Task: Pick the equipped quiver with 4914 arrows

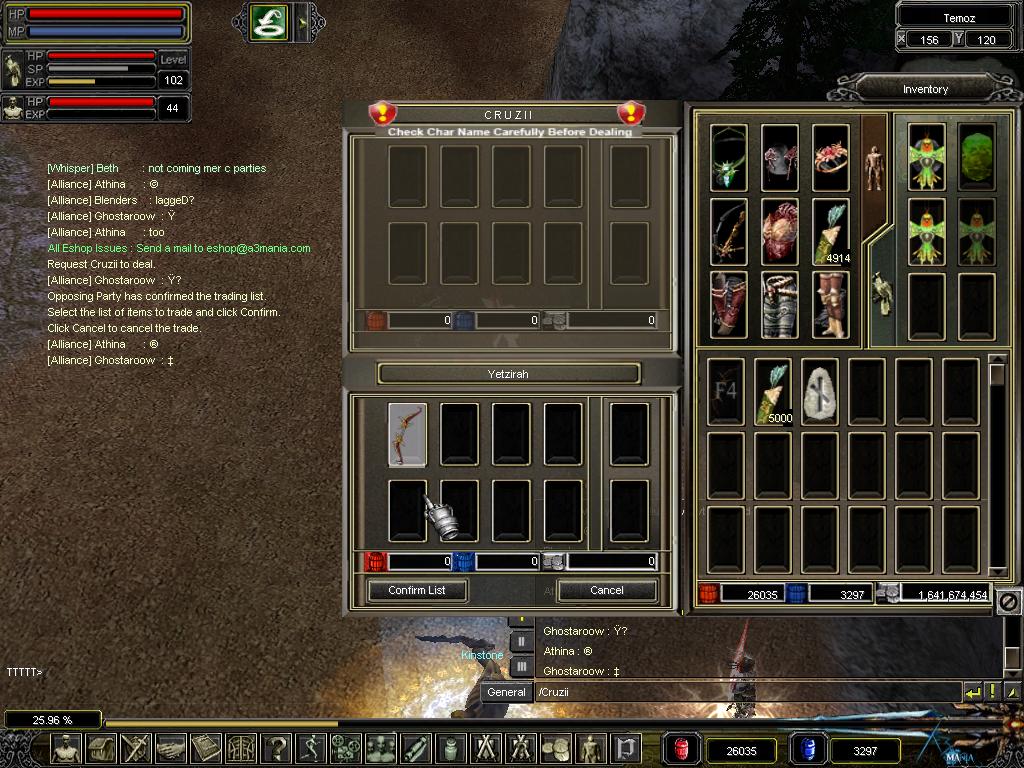Action: coord(830,231)
